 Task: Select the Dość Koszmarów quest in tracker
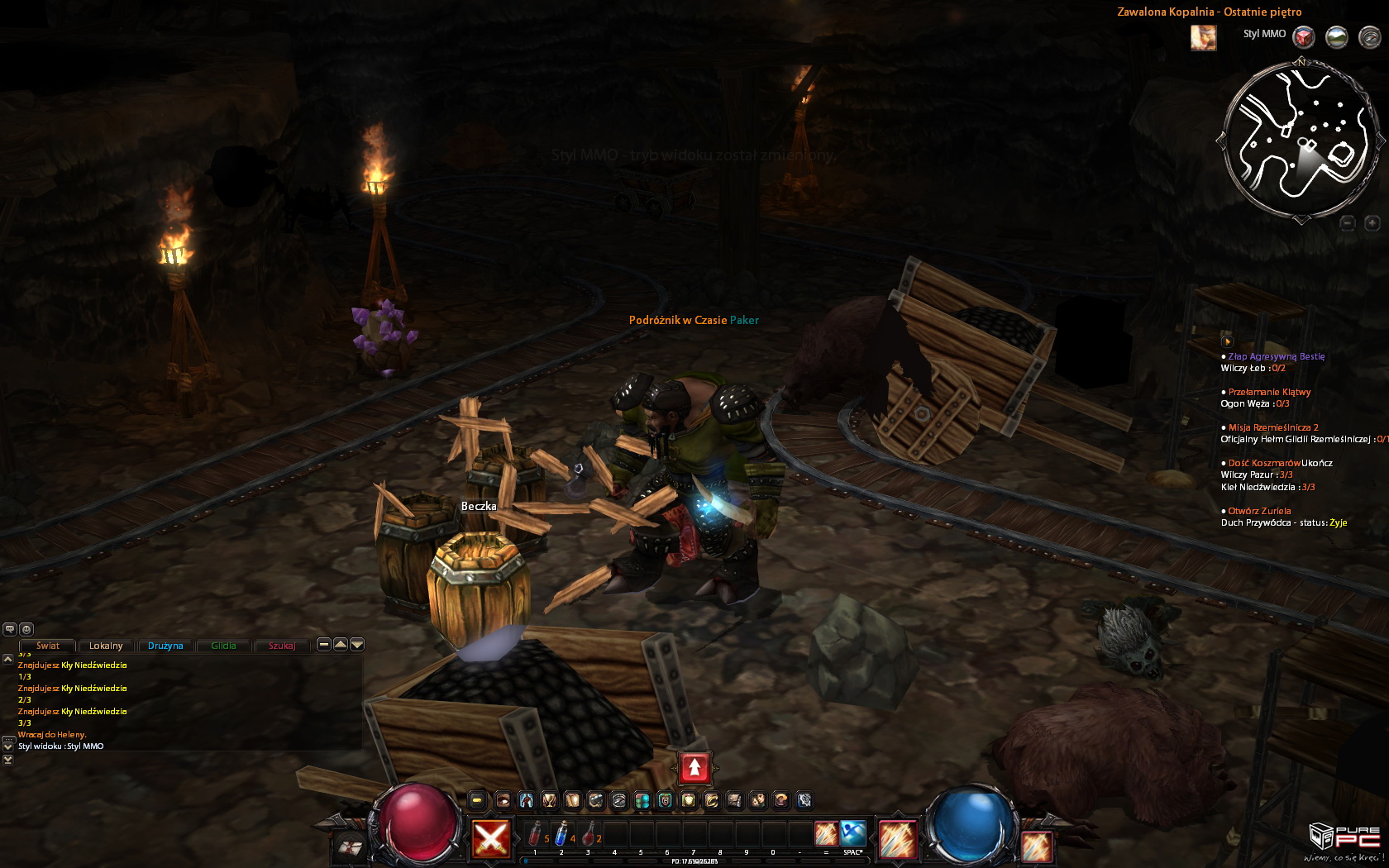pos(1264,463)
